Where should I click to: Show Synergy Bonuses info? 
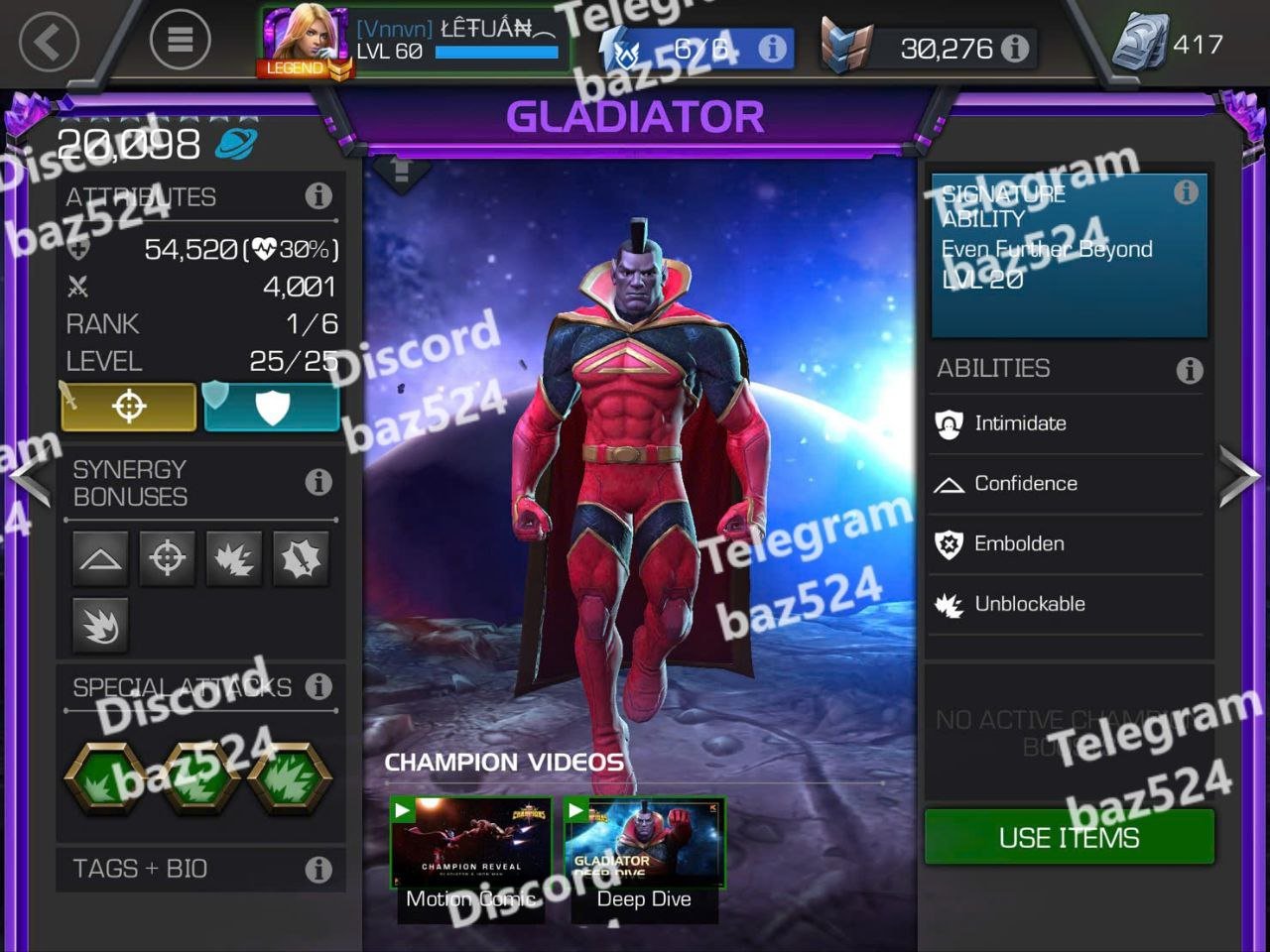[318, 482]
